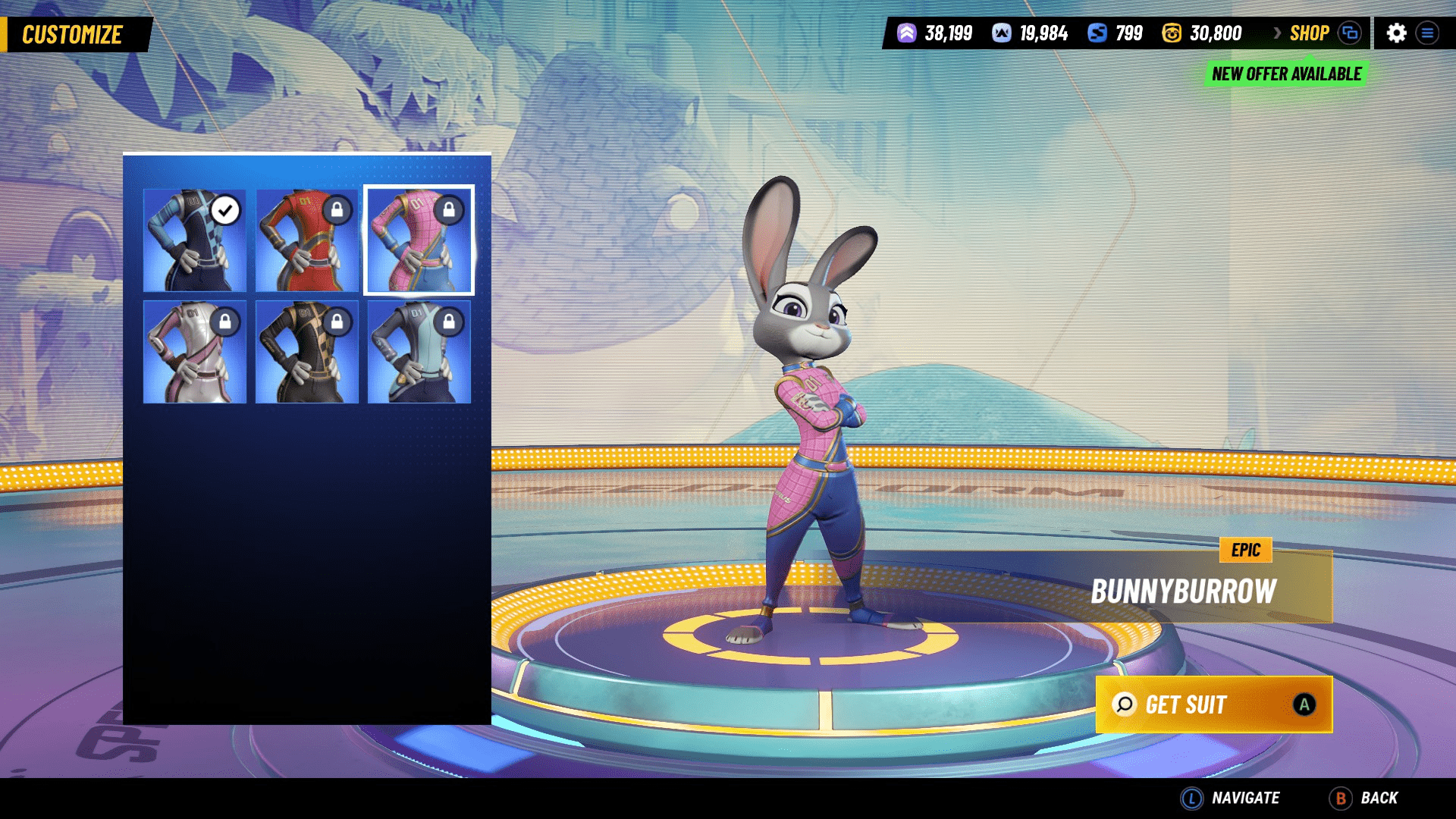
Task: Choose the locked red racing suit
Action: (x=306, y=240)
